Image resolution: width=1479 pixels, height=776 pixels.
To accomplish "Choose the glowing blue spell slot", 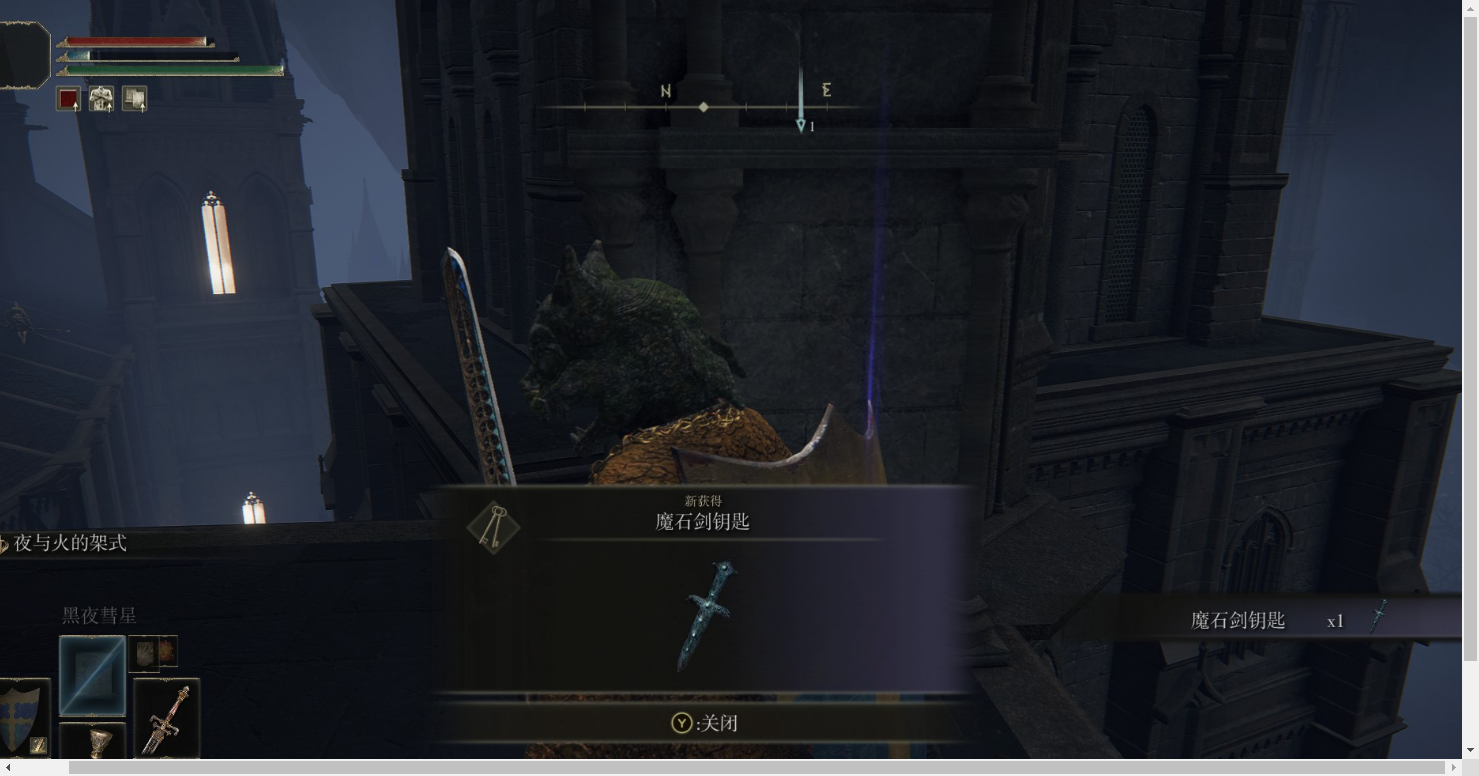I will pos(92,676).
